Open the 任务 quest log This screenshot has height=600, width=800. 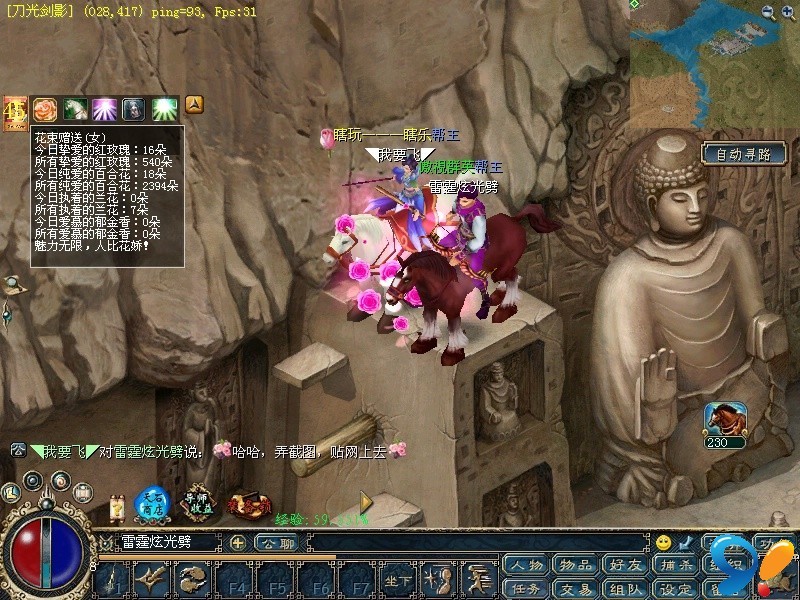(x=527, y=589)
